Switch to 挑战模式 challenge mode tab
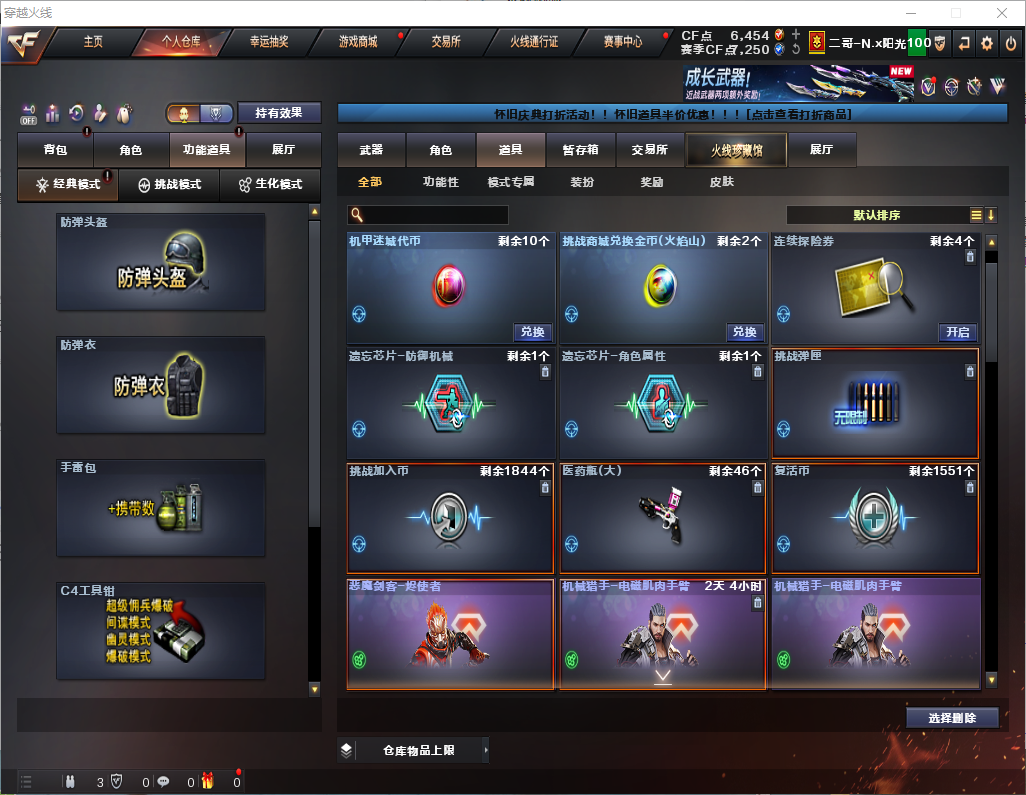Image resolution: width=1026 pixels, height=795 pixels. [169, 185]
